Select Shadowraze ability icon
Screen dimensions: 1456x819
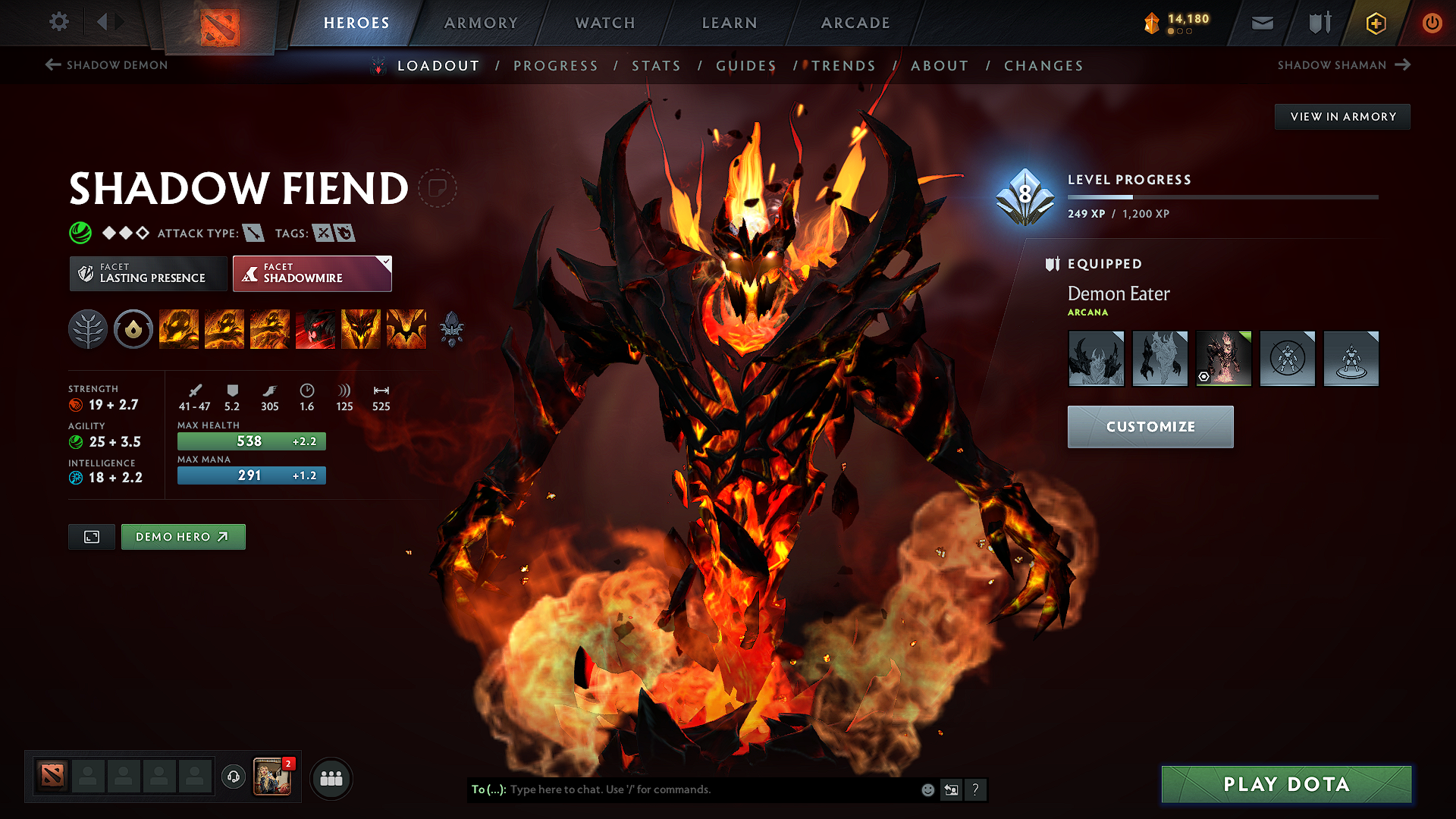179,329
